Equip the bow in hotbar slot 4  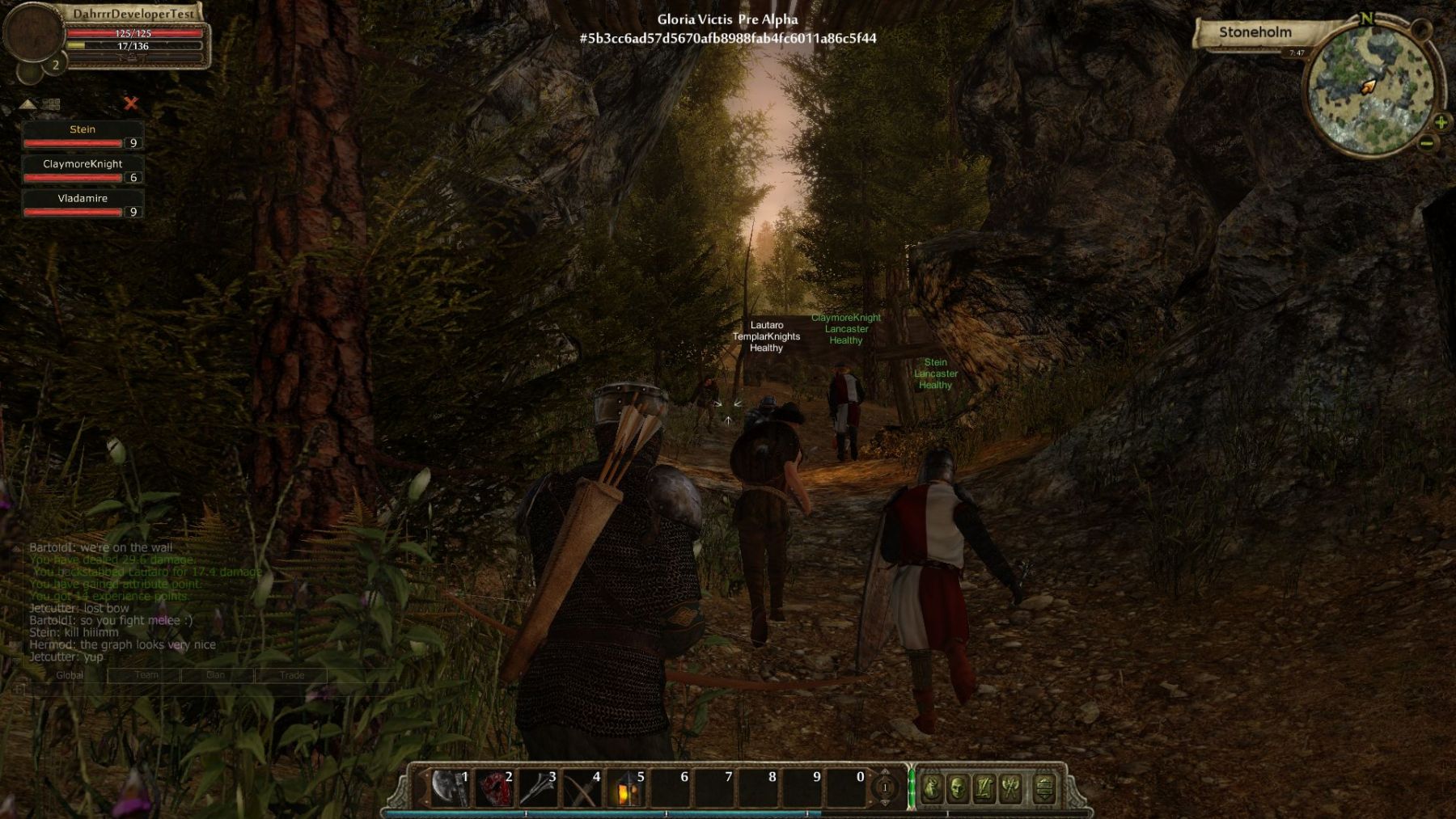(582, 788)
